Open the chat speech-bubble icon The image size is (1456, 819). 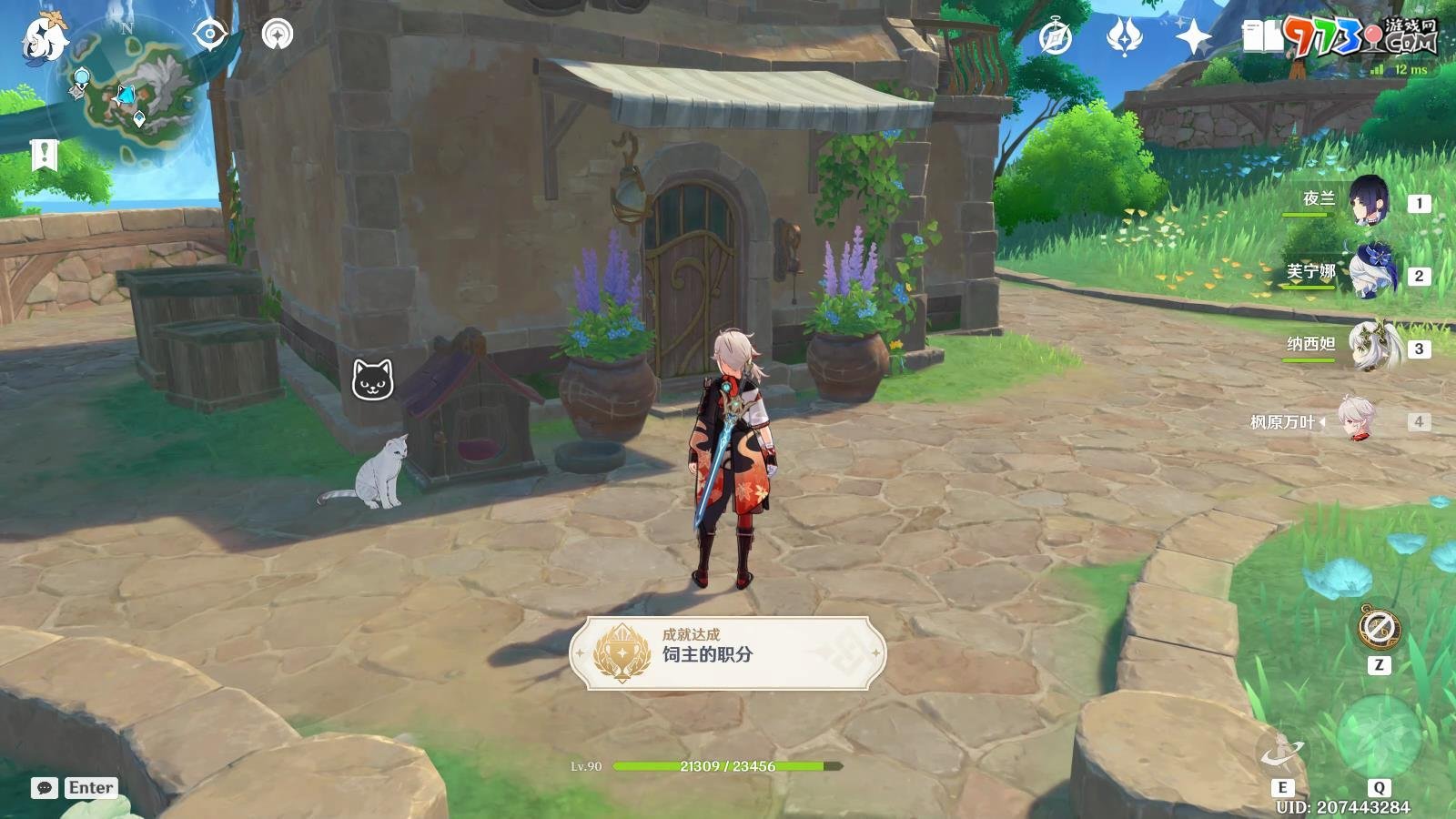44,788
